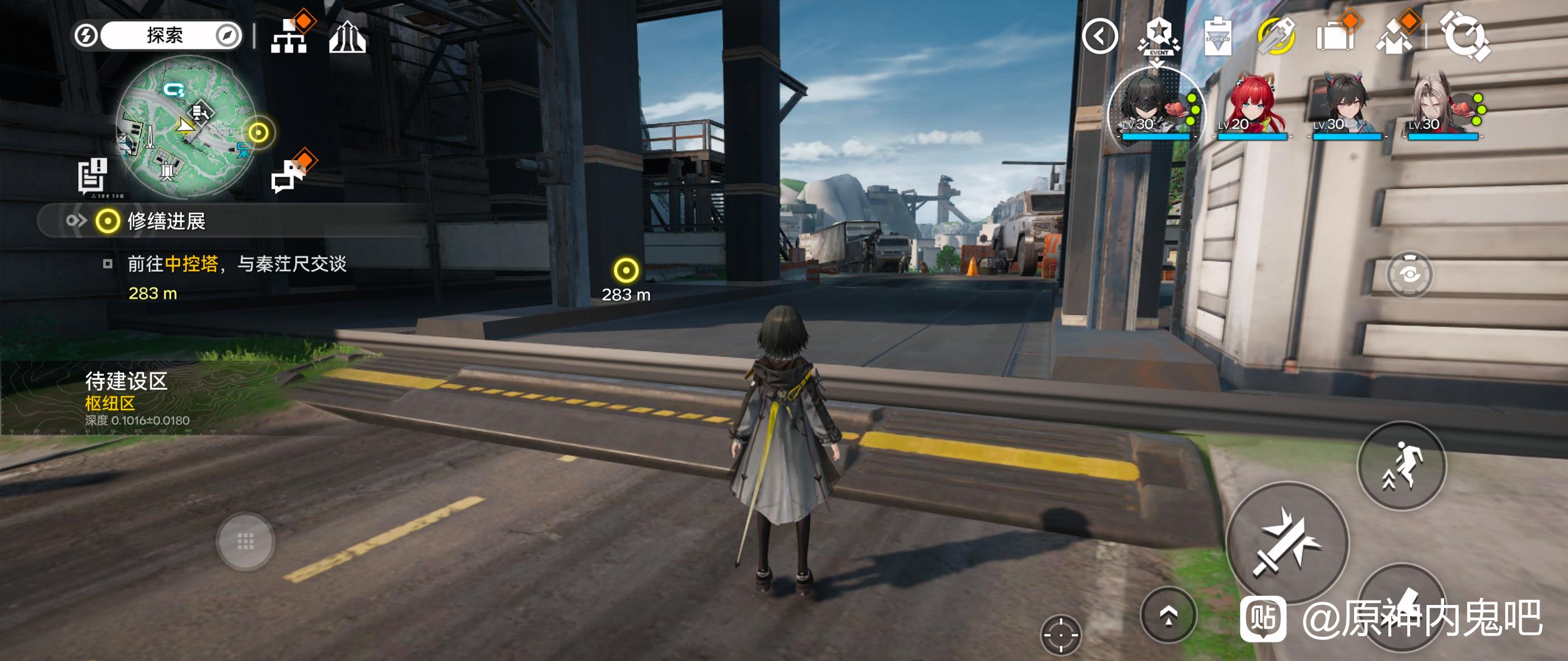Collapse the top-right menu with the arrow button
The width and height of the screenshot is (1568, 661).
(1099, 36)
